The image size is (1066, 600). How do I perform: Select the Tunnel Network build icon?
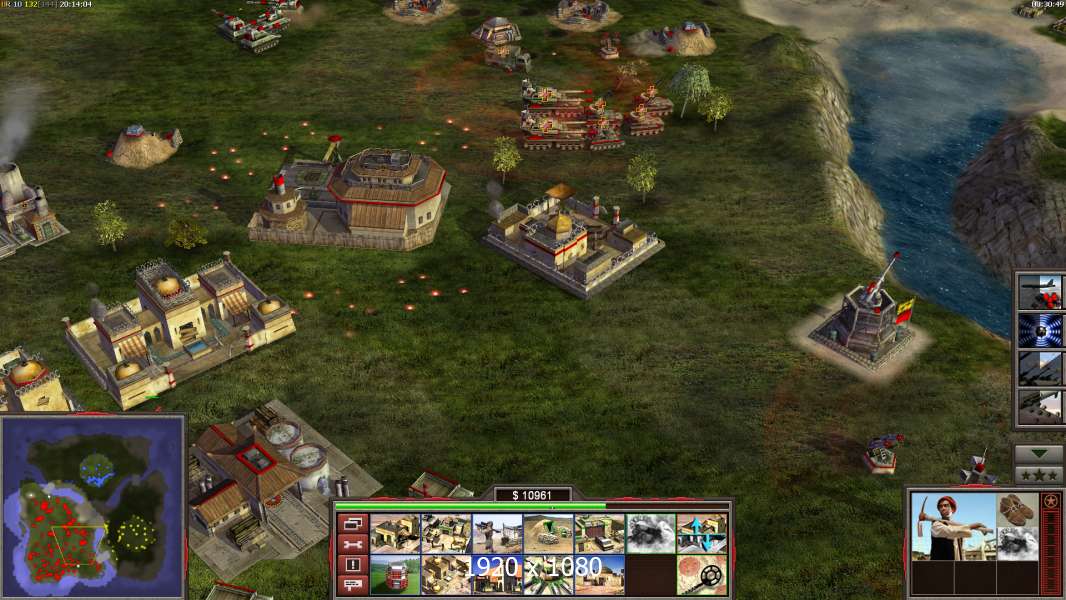pos(549,533)
